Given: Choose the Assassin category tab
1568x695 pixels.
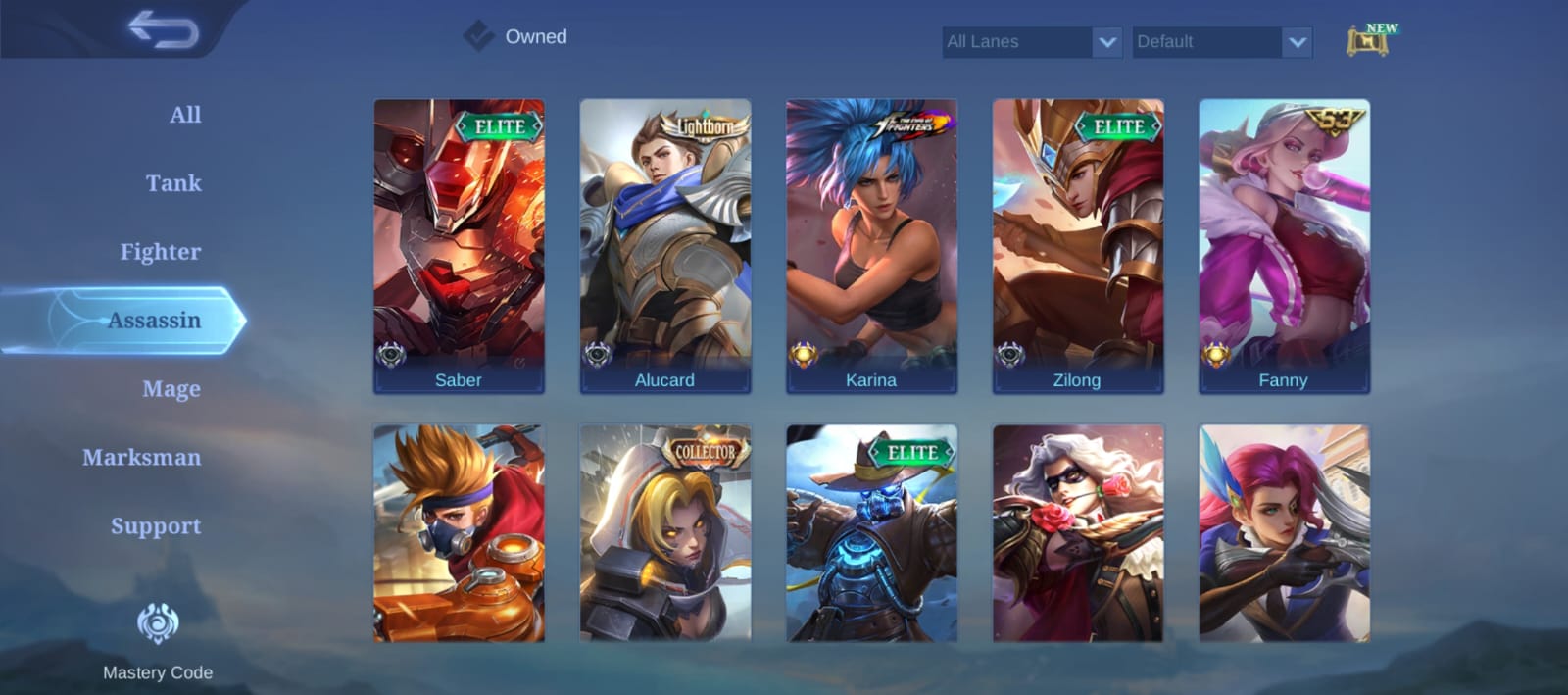Looking at the screenshot, I should [x=154, y=321].
